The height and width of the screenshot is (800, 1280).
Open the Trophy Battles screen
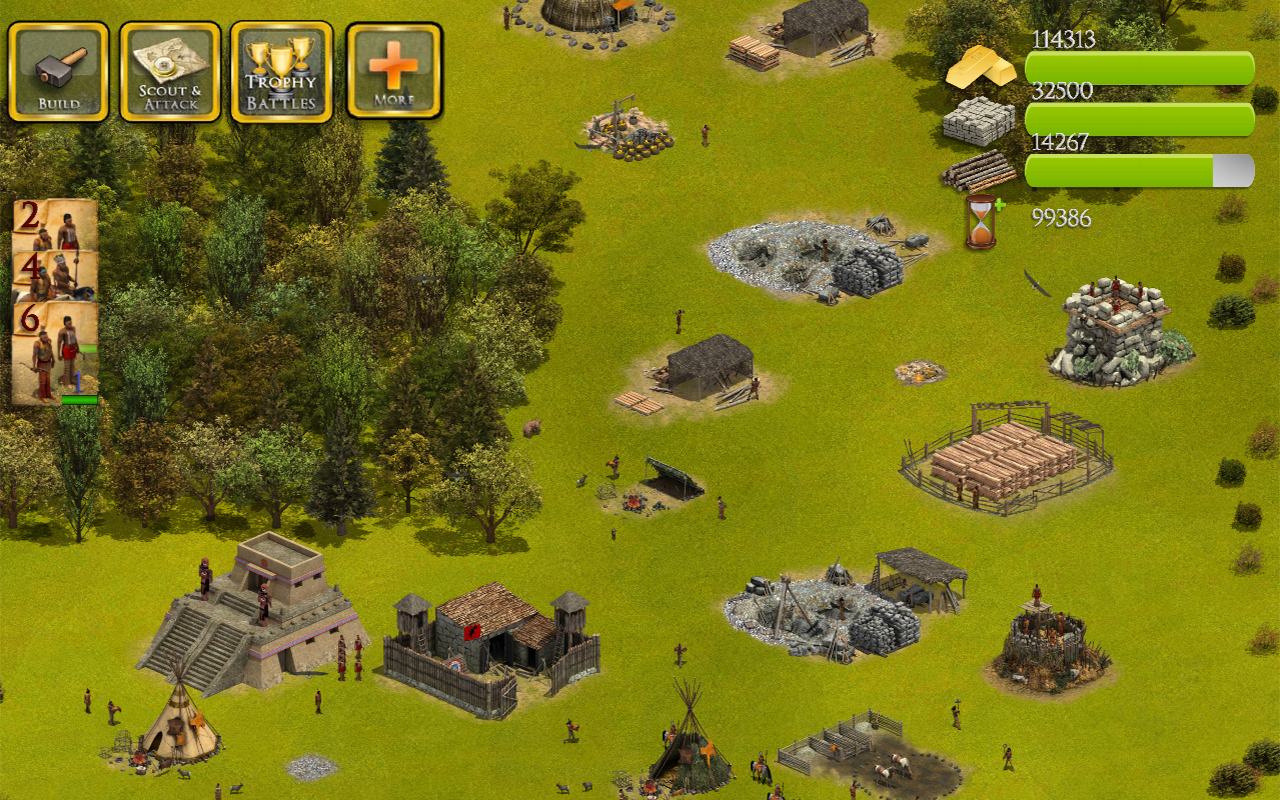[x=281, y=70]
